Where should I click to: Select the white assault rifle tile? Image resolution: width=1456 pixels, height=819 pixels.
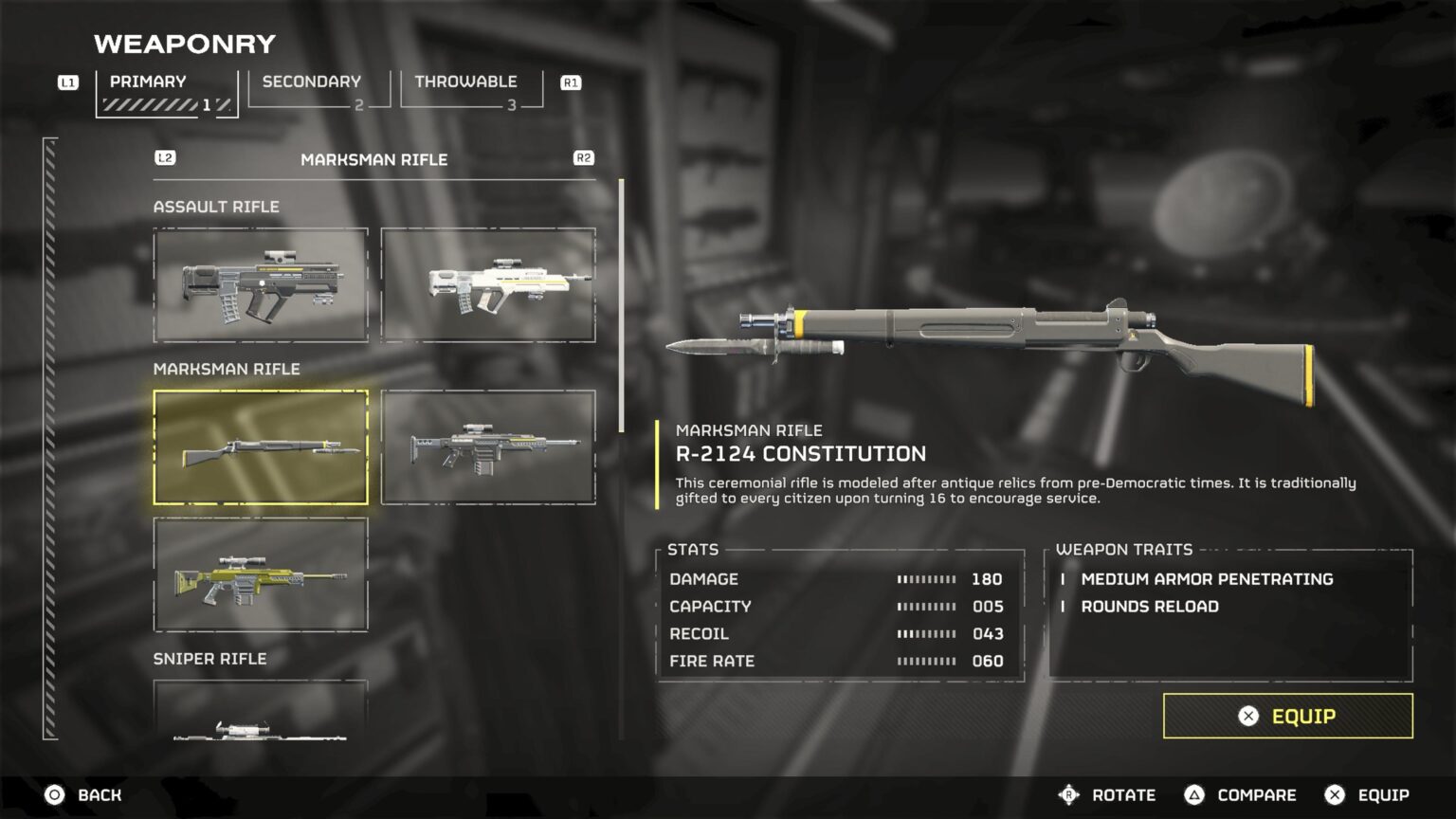488,284
